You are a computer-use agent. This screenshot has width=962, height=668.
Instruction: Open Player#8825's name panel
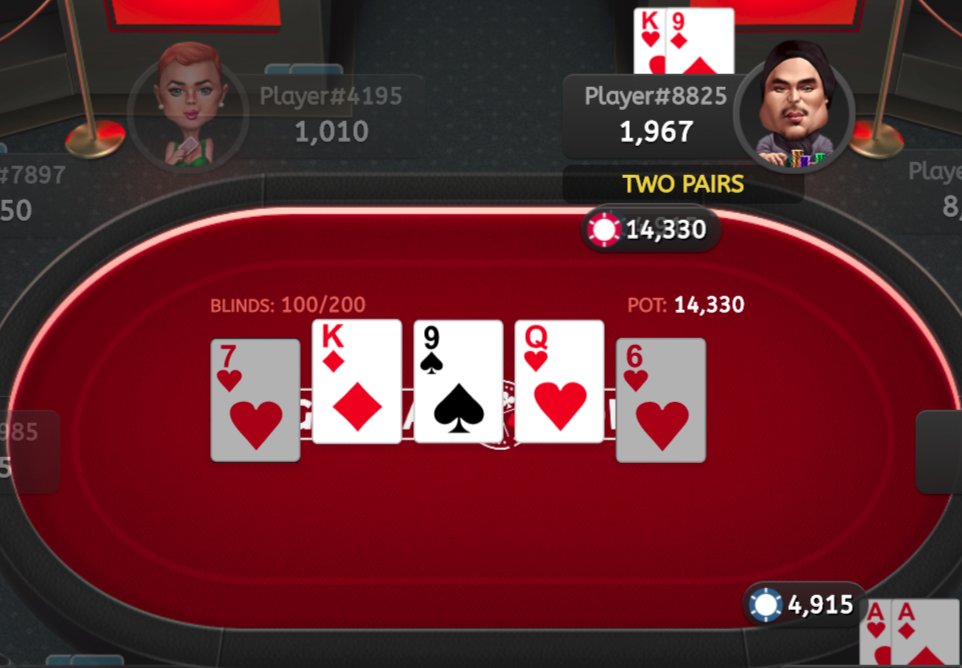pyautogui.click(x=655, y=116)
